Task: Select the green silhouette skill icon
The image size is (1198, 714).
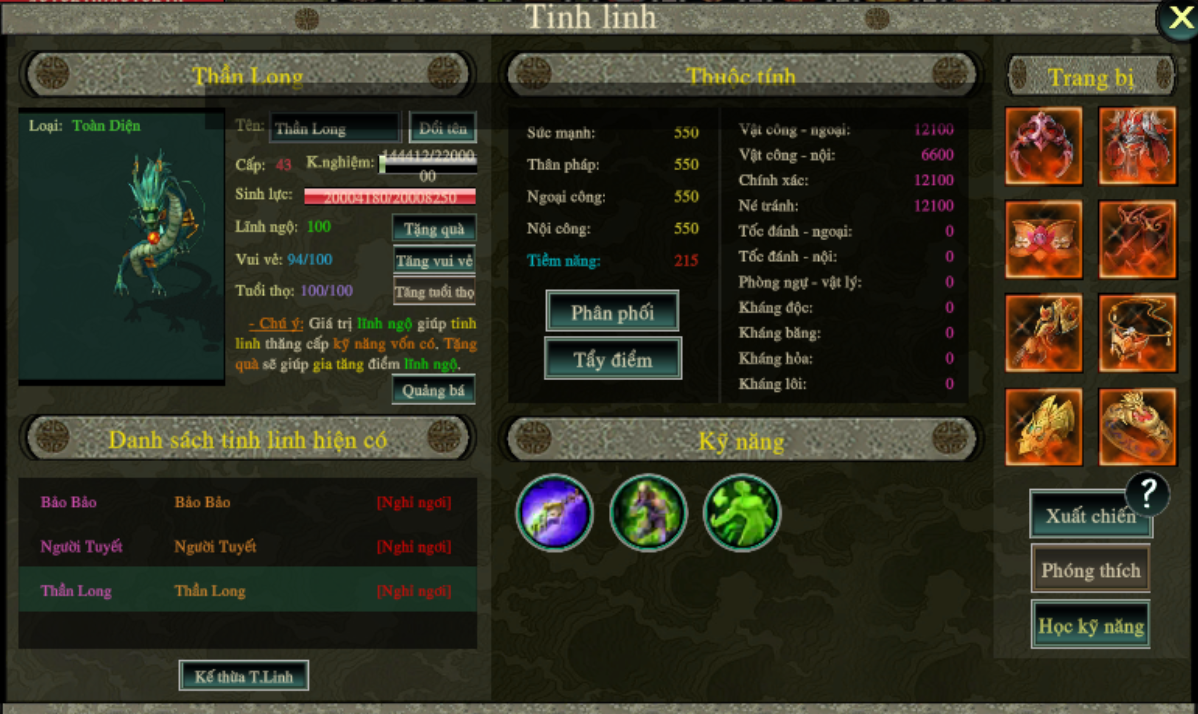Action: tap(741, 513)
